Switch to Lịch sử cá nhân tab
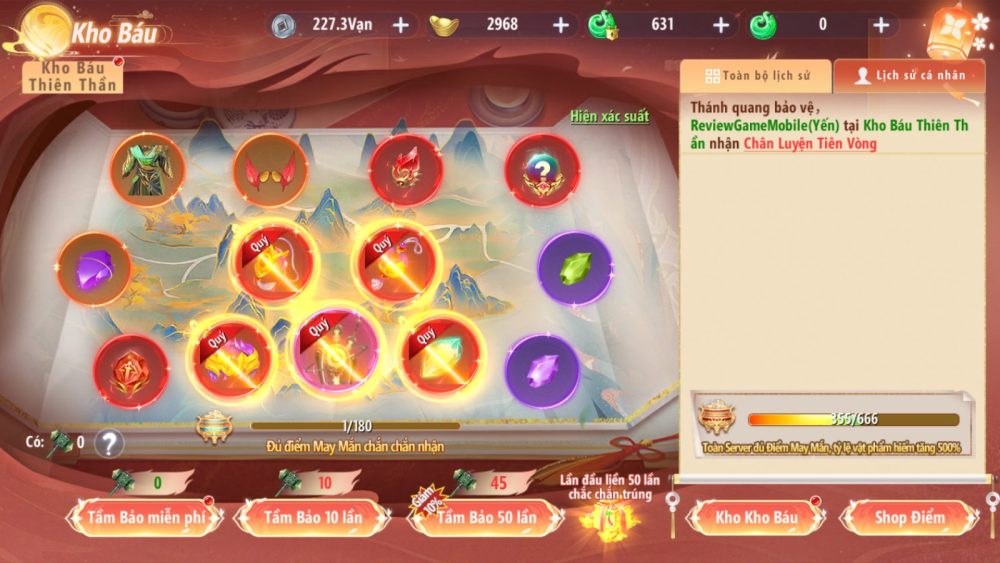The image size is (1000, 563). click(910, 75)
